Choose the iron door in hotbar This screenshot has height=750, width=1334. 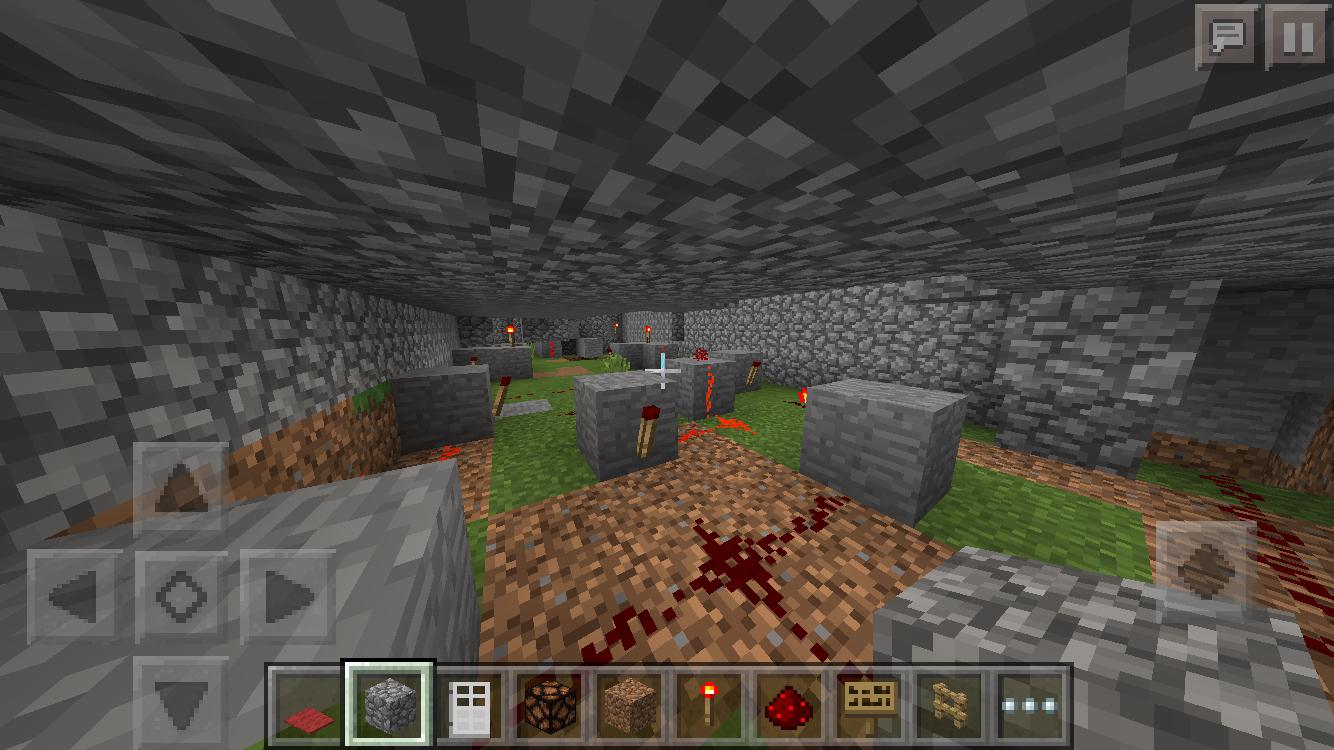pos(469,705)
